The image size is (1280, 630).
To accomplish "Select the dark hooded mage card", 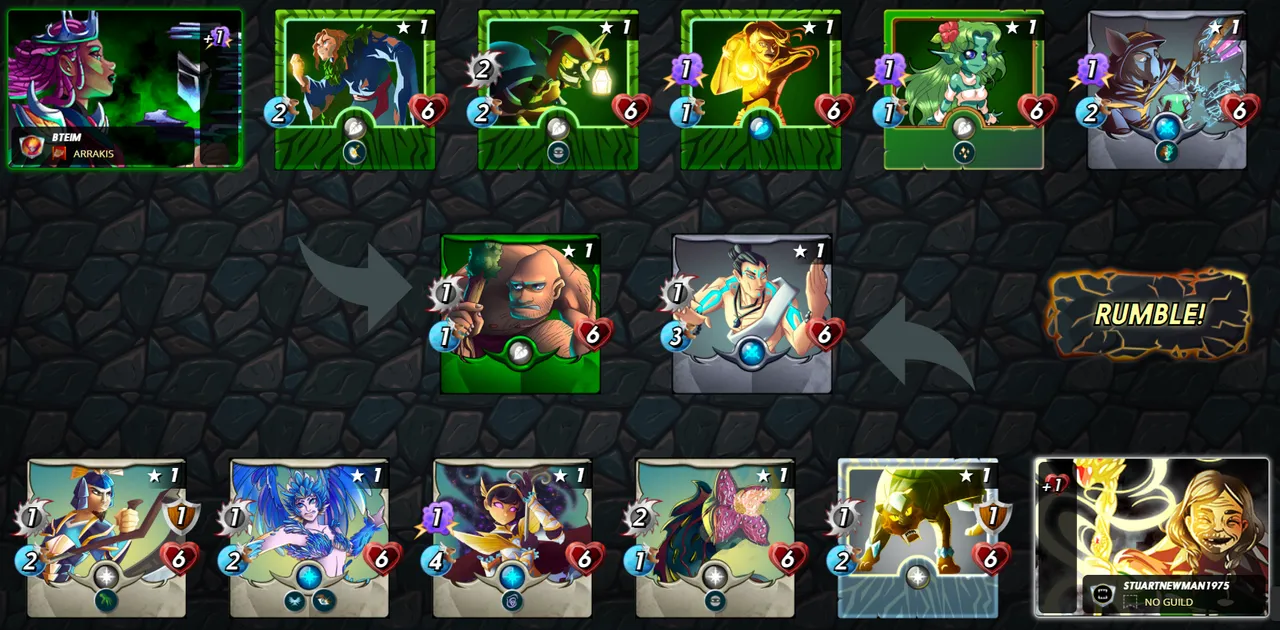I will point(1167,88).
